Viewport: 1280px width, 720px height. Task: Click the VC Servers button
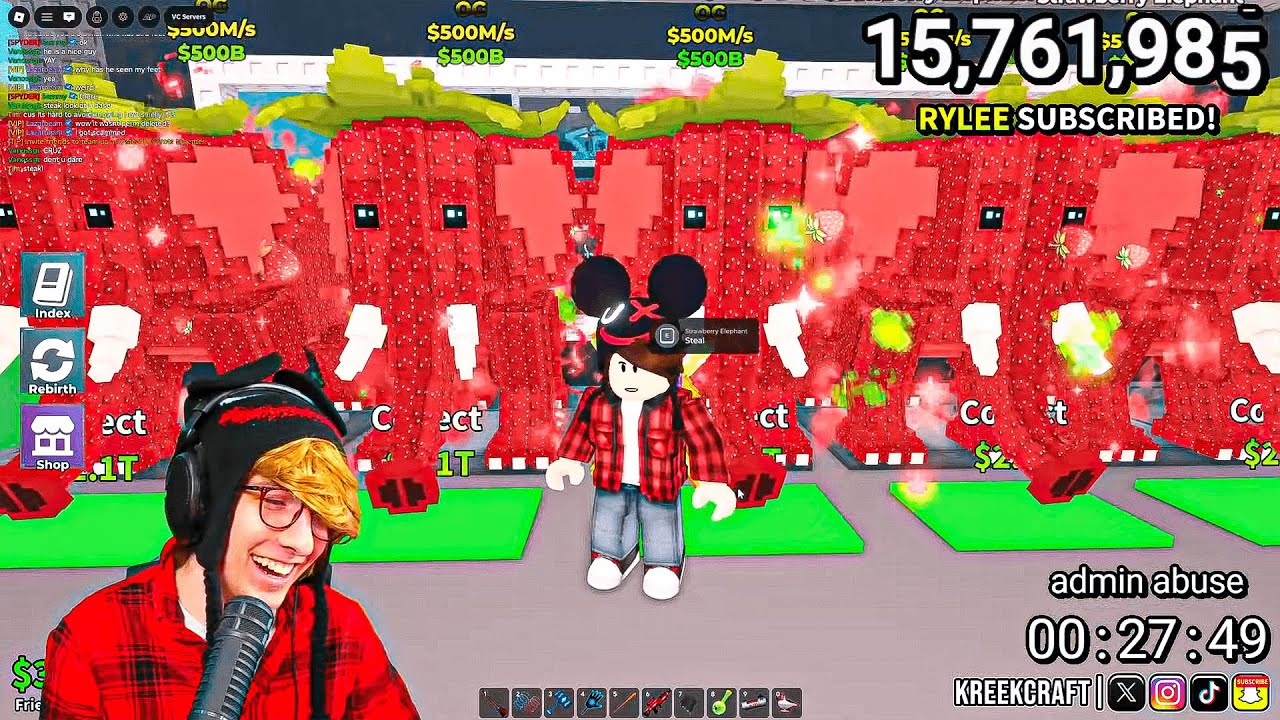(x=188, y=17)
